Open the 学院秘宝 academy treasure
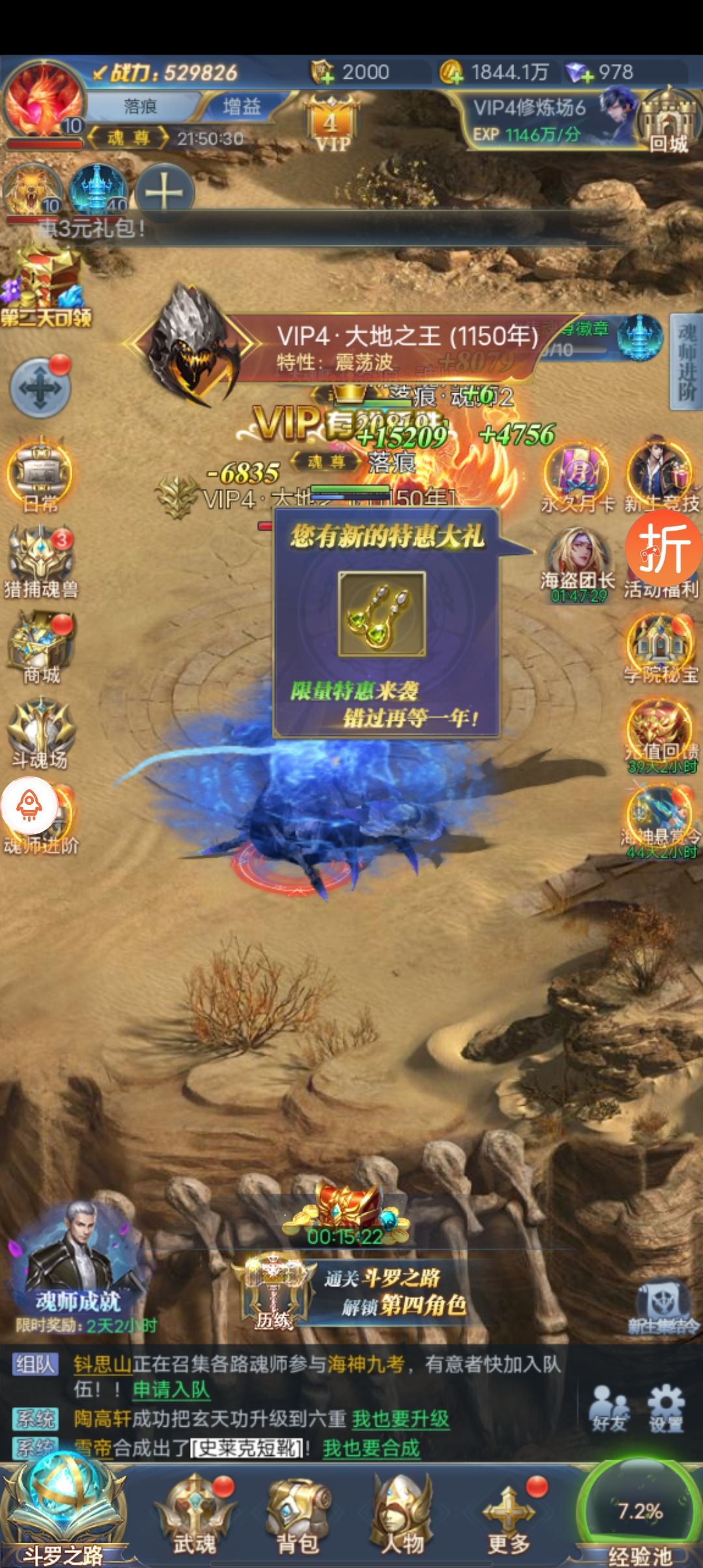The width and height of the screenshot is (703, 1568). [661, 649]
